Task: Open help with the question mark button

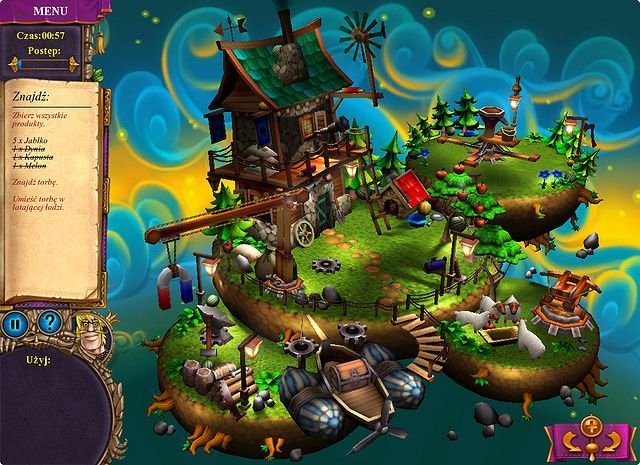Action: click(50, 323)
